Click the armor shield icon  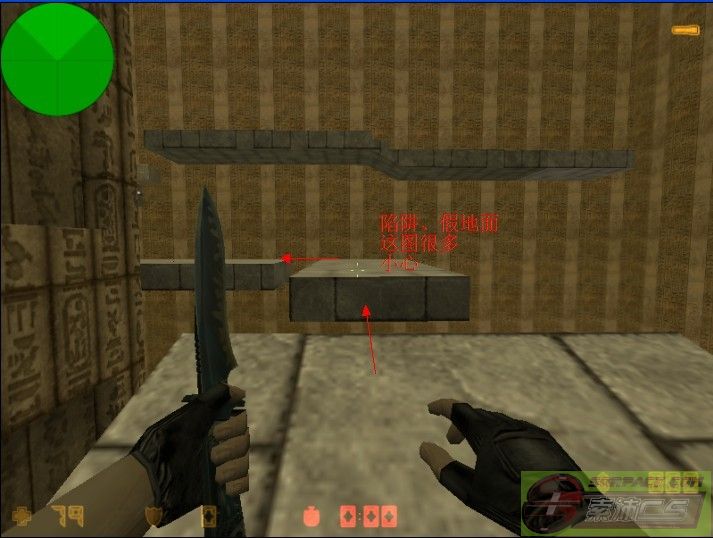[155, 516]
